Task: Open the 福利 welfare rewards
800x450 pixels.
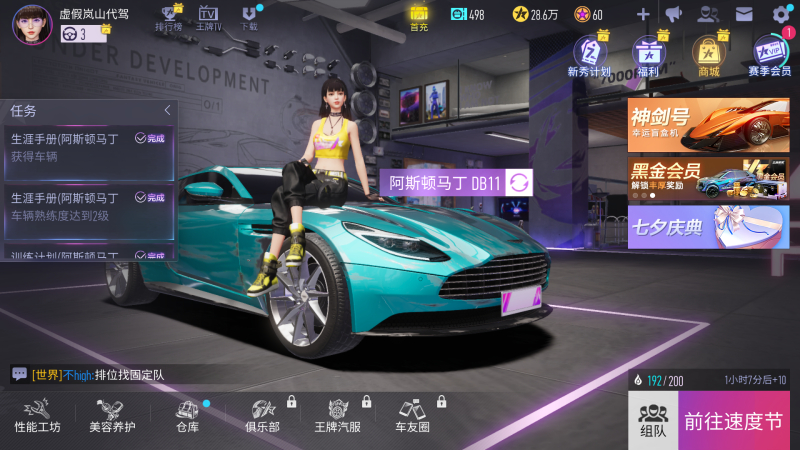Action: point(650,54)
